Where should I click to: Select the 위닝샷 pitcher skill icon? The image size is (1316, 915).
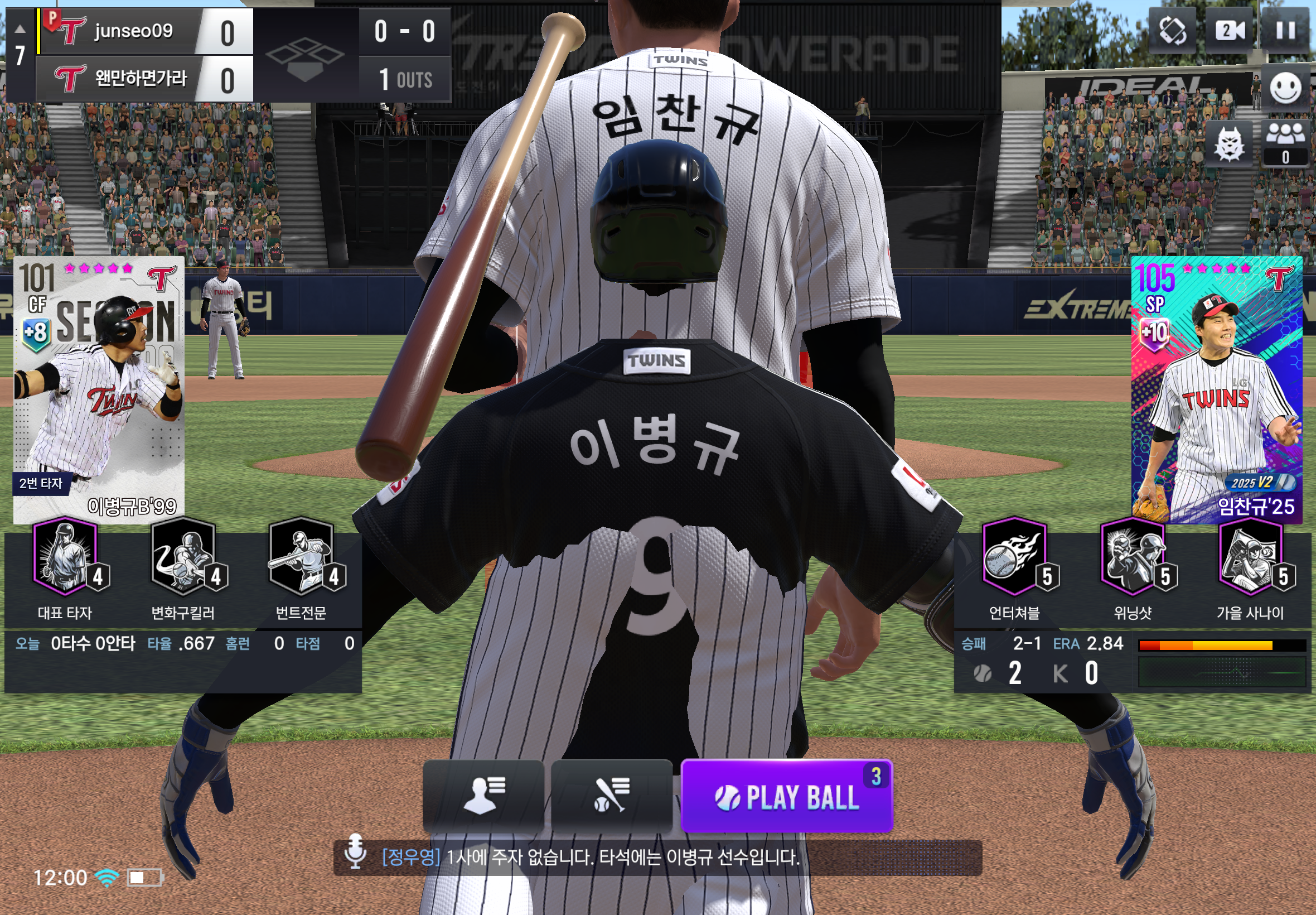pos(1133,556)
